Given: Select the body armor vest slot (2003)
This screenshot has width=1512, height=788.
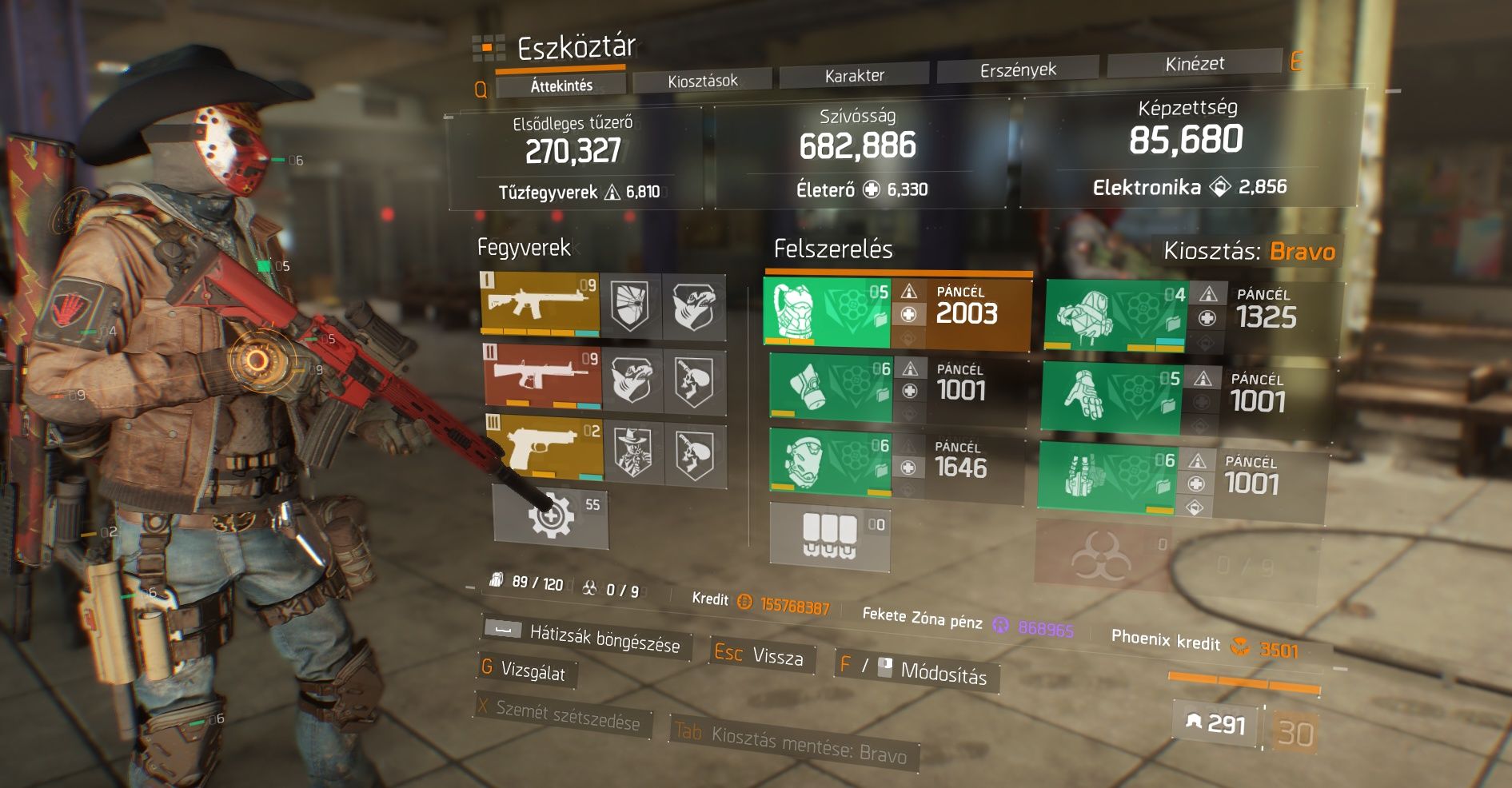Looking at the screenshot, I should click(x=828, y=313).
